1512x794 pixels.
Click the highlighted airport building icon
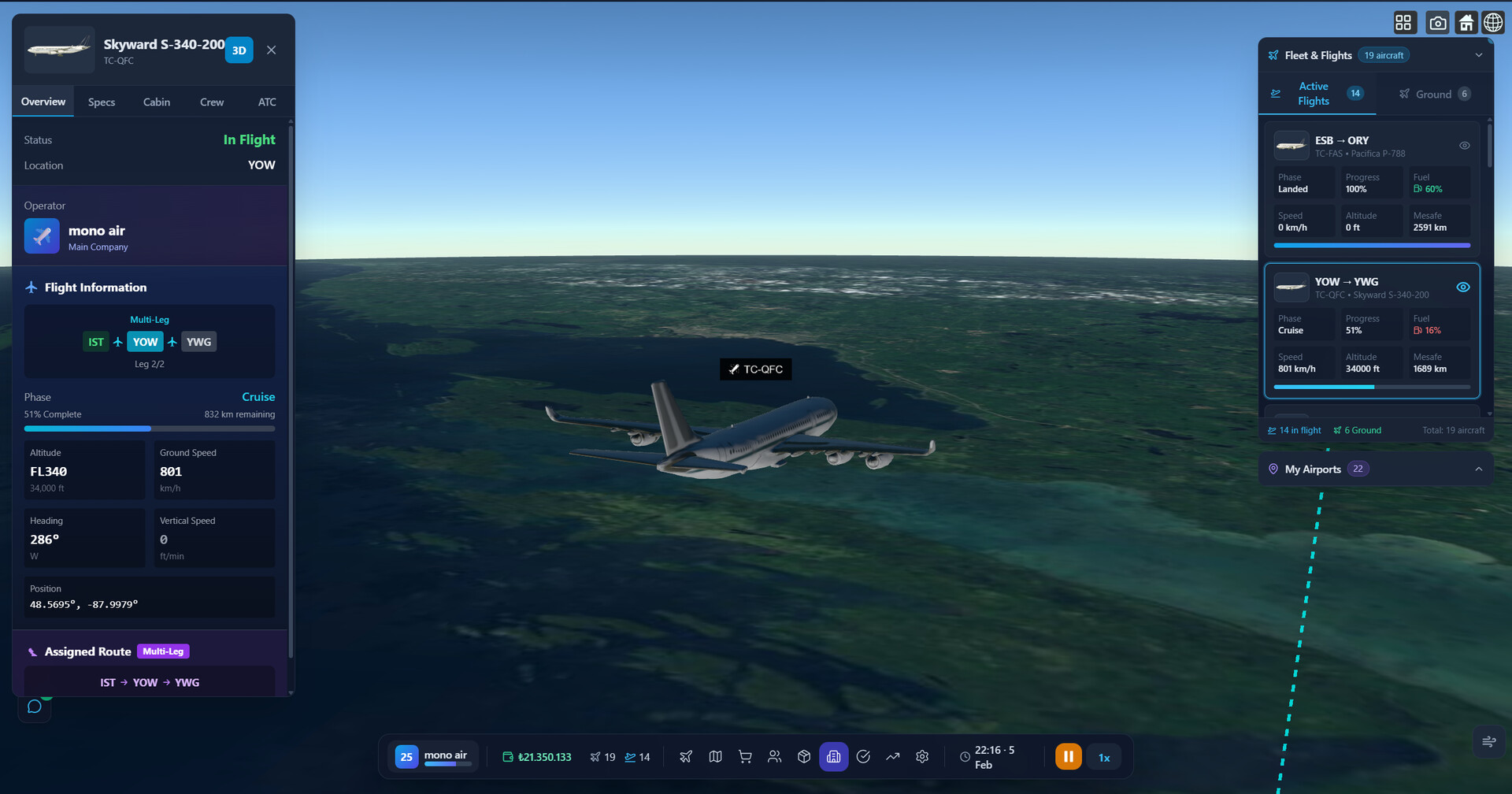click(x=833, y=756)
